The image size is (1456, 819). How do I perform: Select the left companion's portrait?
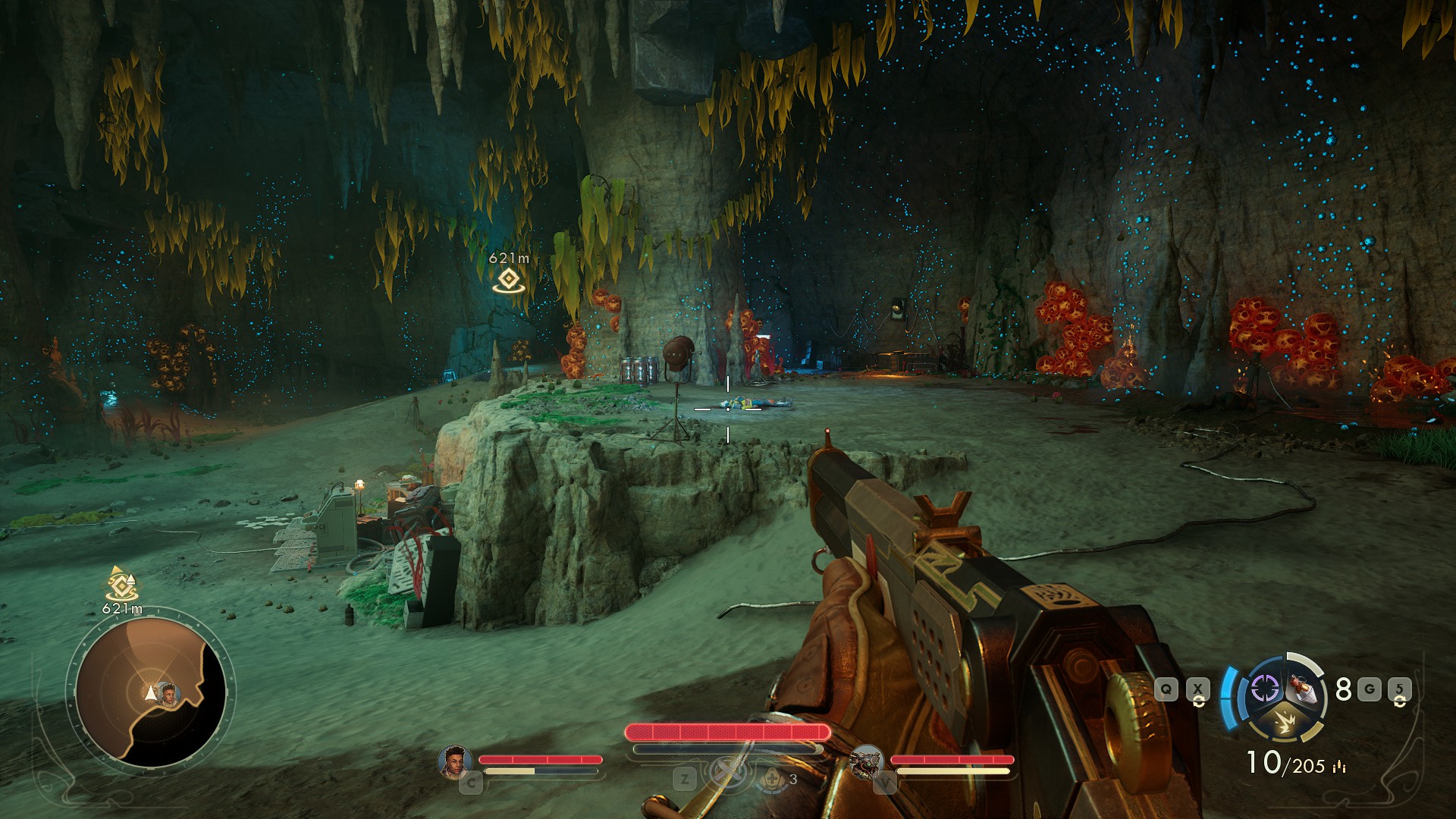pyautogui.click(x=455, y=761)
